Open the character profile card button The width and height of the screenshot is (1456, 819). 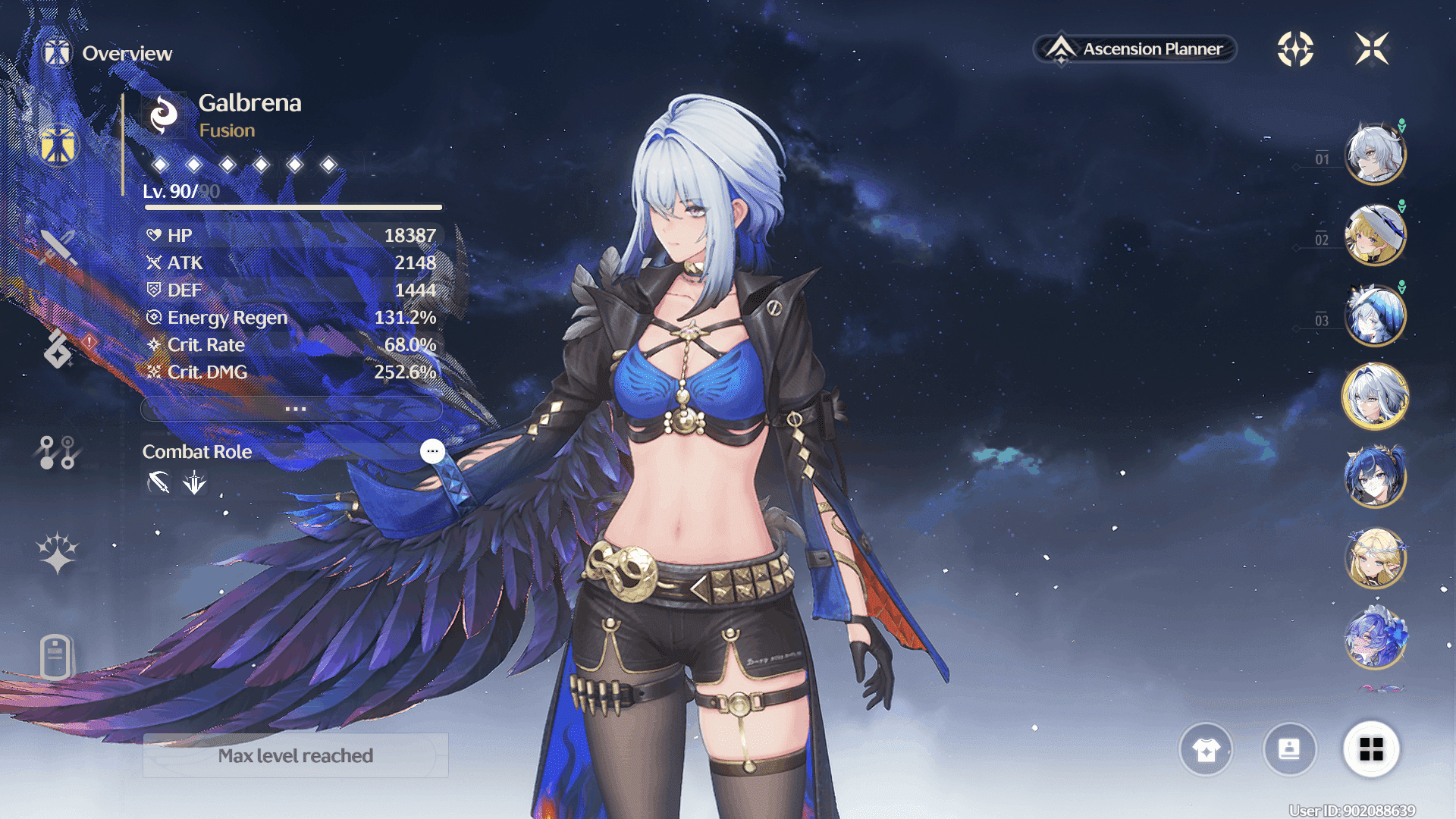[1289, 750]
